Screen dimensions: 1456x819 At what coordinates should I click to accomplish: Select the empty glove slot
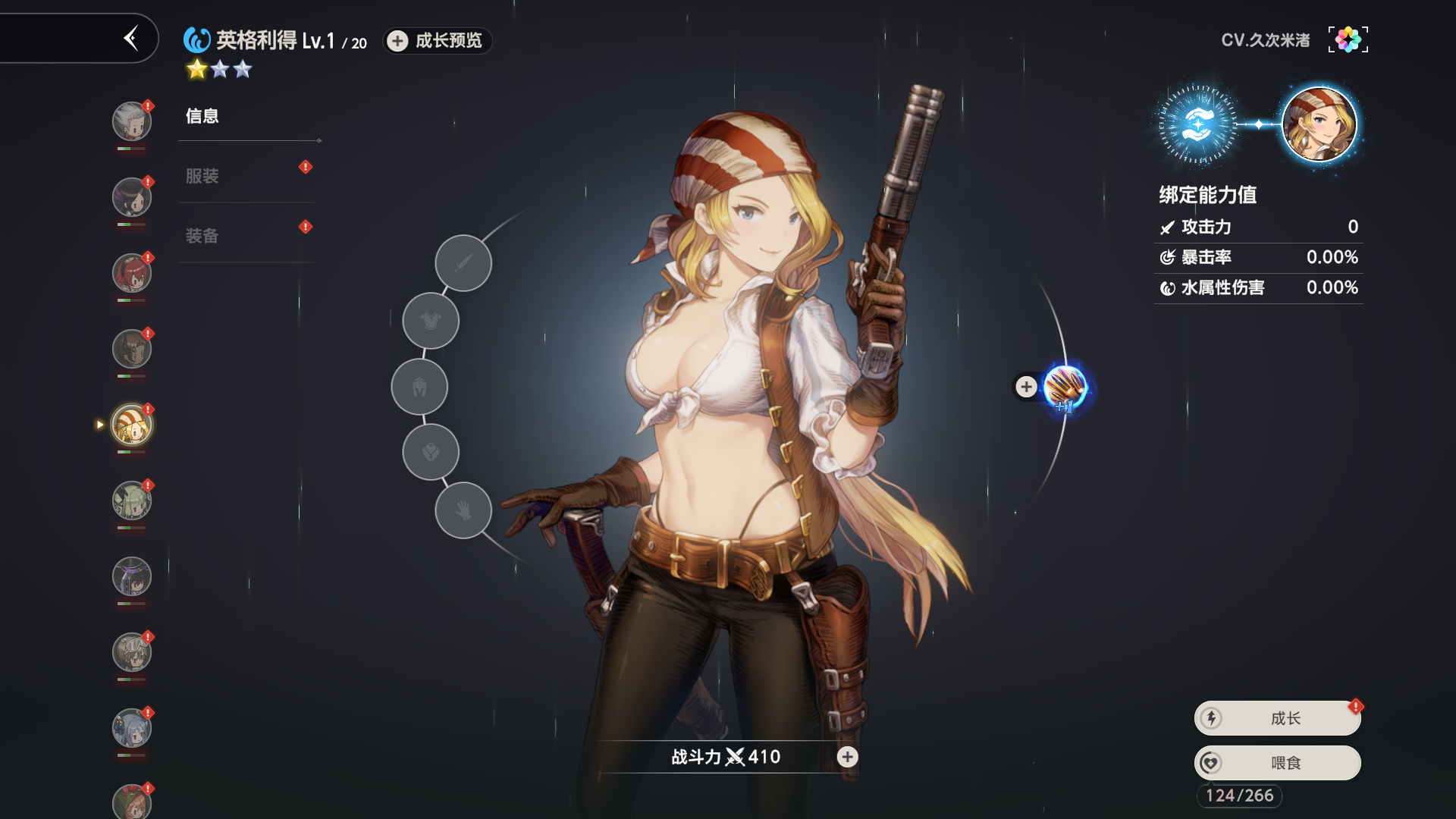[463, 510]
